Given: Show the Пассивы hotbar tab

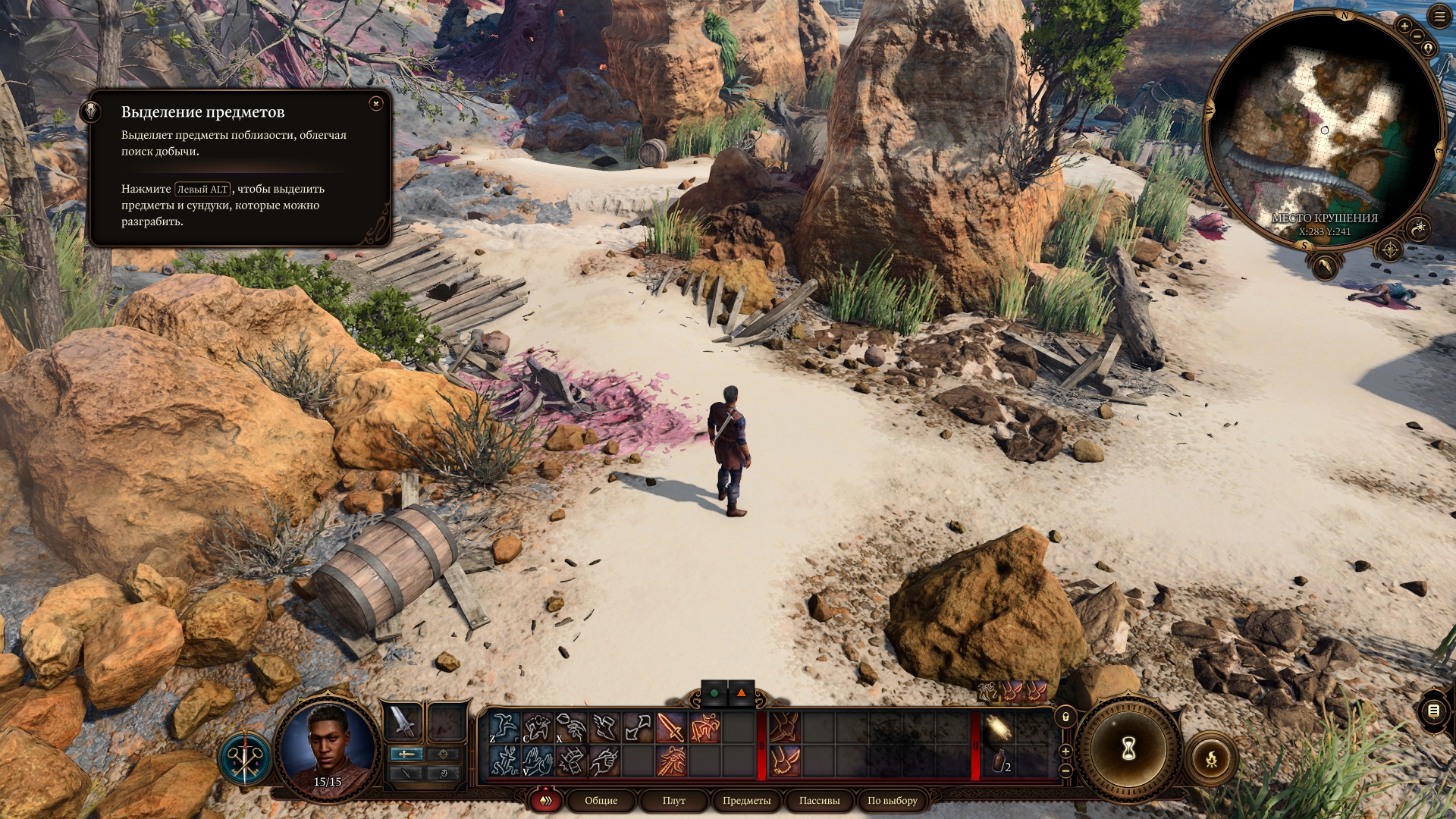Looking at the screenshot, I should point(819,800).
